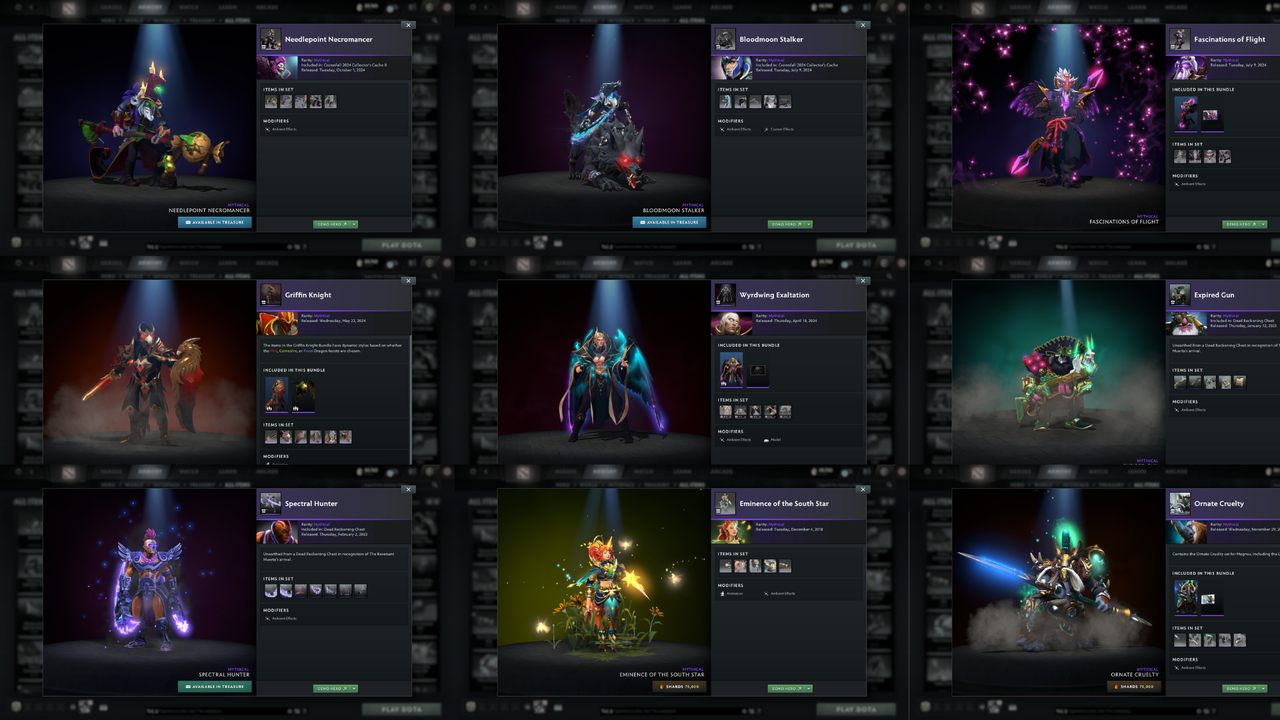1280x720 pixels.
Task: Select the first item icon in Needlepoint Necromancer's set
Action: 271,99
